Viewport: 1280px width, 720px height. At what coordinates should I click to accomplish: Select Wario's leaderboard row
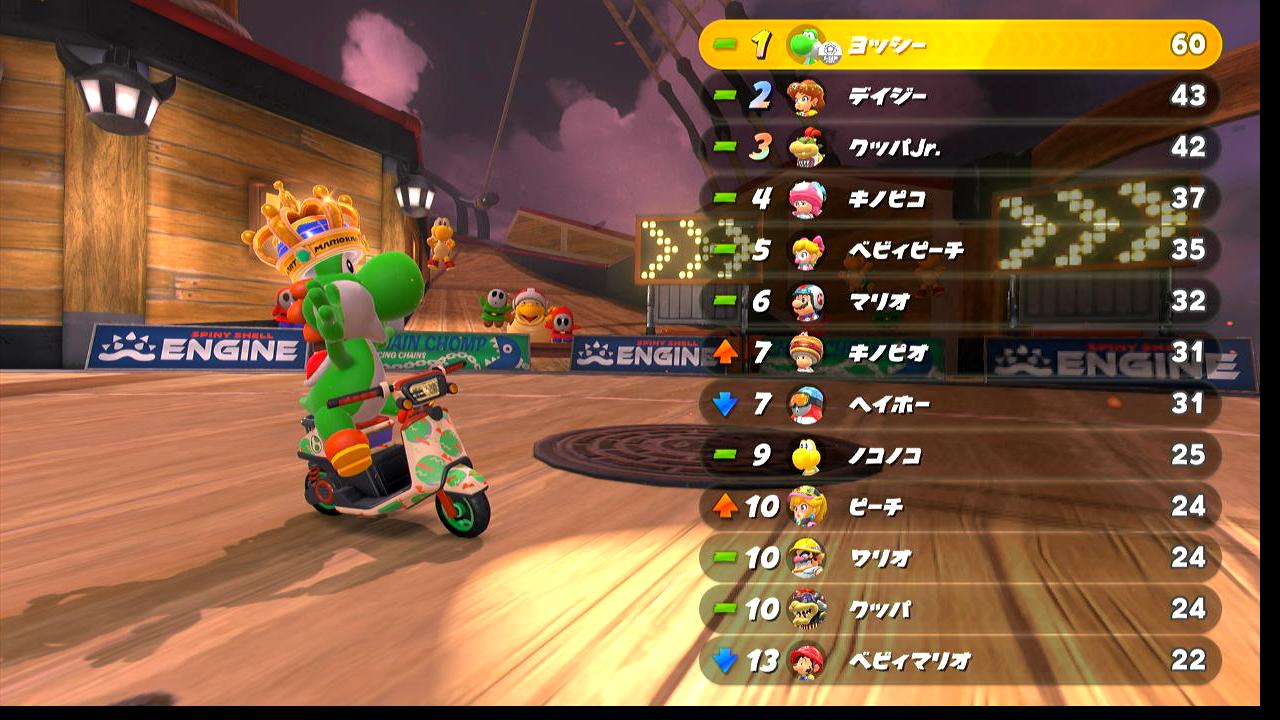(960, 557)
